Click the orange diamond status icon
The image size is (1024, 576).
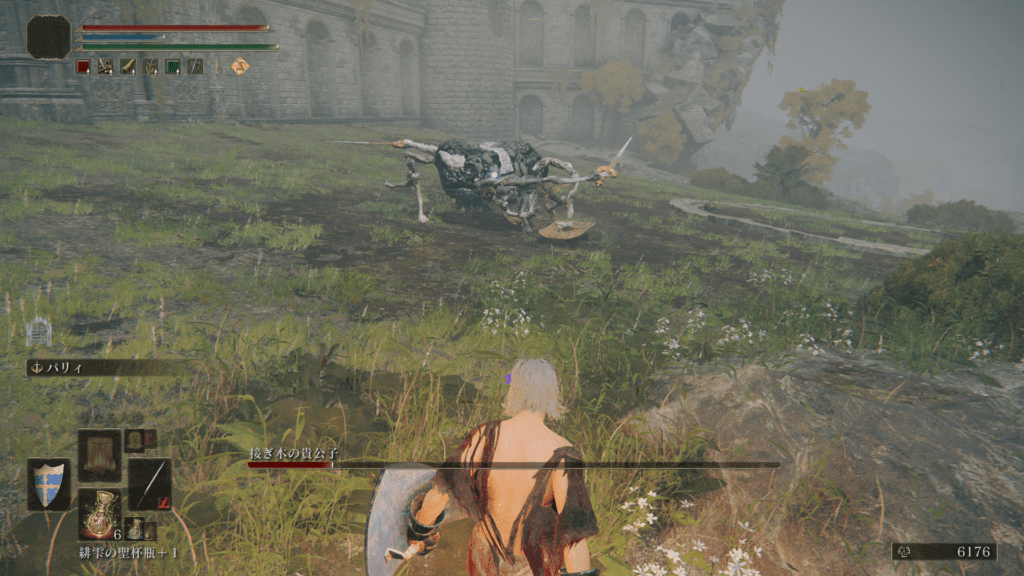tap(240, 66)
